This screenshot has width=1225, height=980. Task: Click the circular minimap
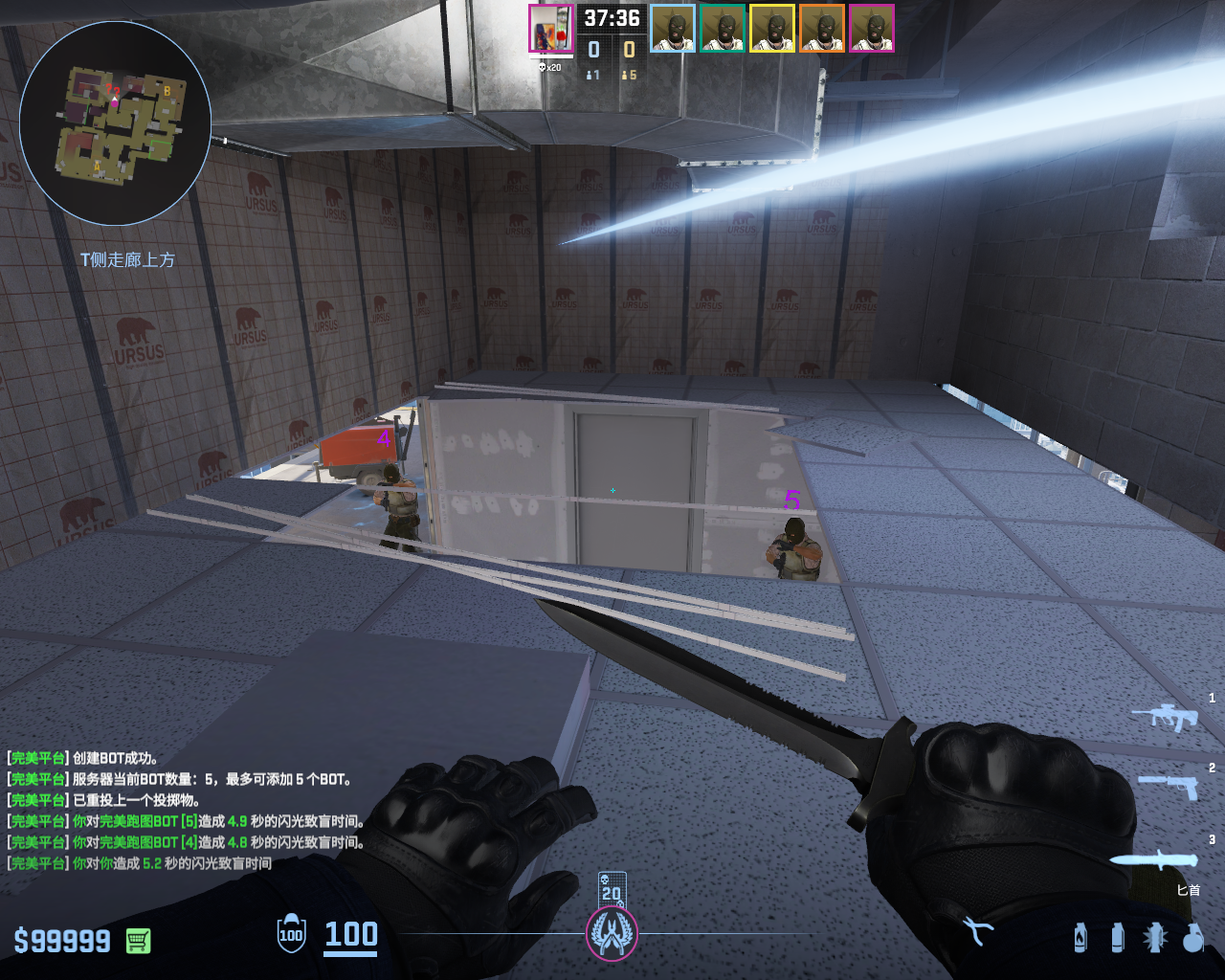[x=115, y=123]
